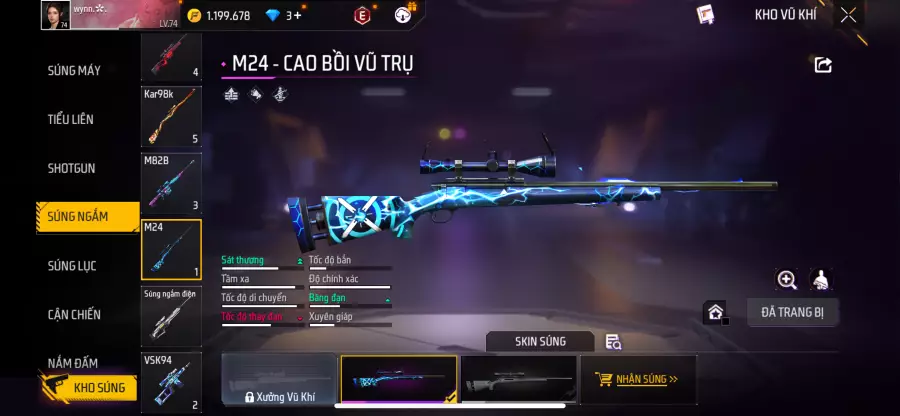Share this M24 skin
The height and width of the screenshot is (416, 900).
coord(823,65)
